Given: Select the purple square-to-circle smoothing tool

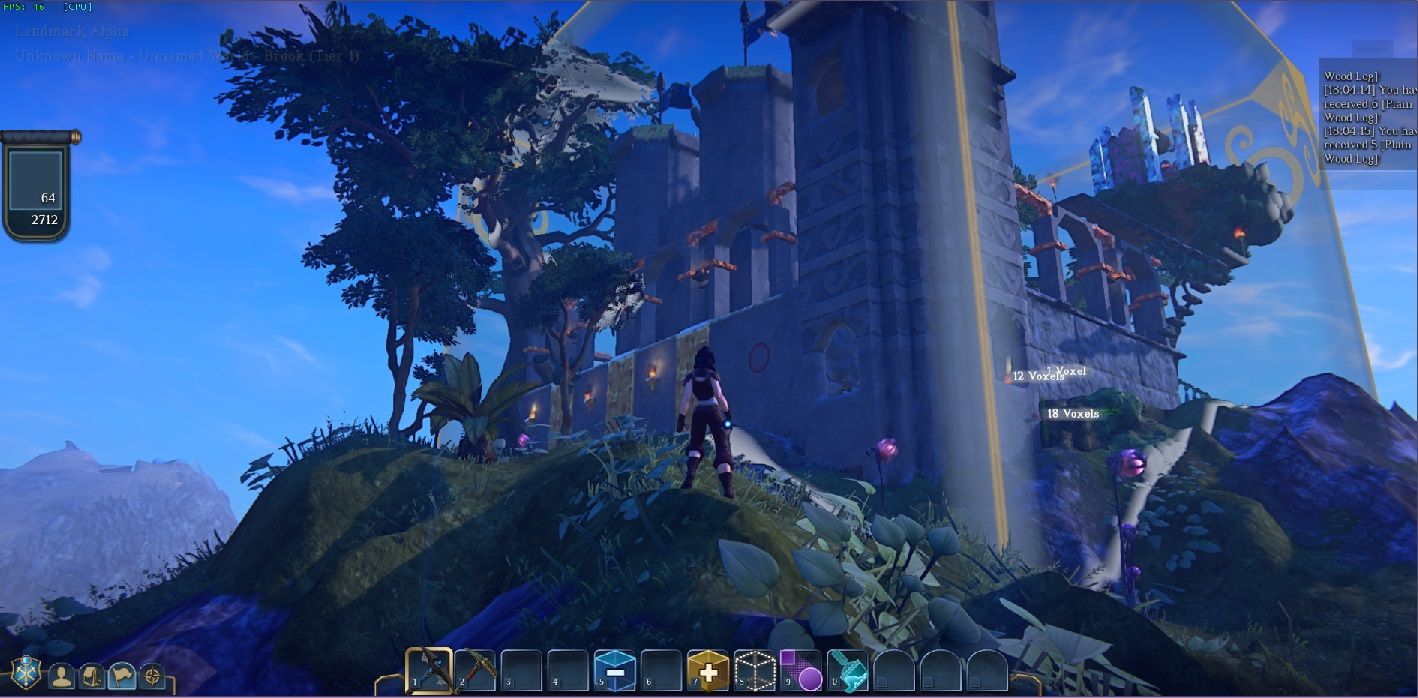Looking at the screenshot, I should [800, 670].
